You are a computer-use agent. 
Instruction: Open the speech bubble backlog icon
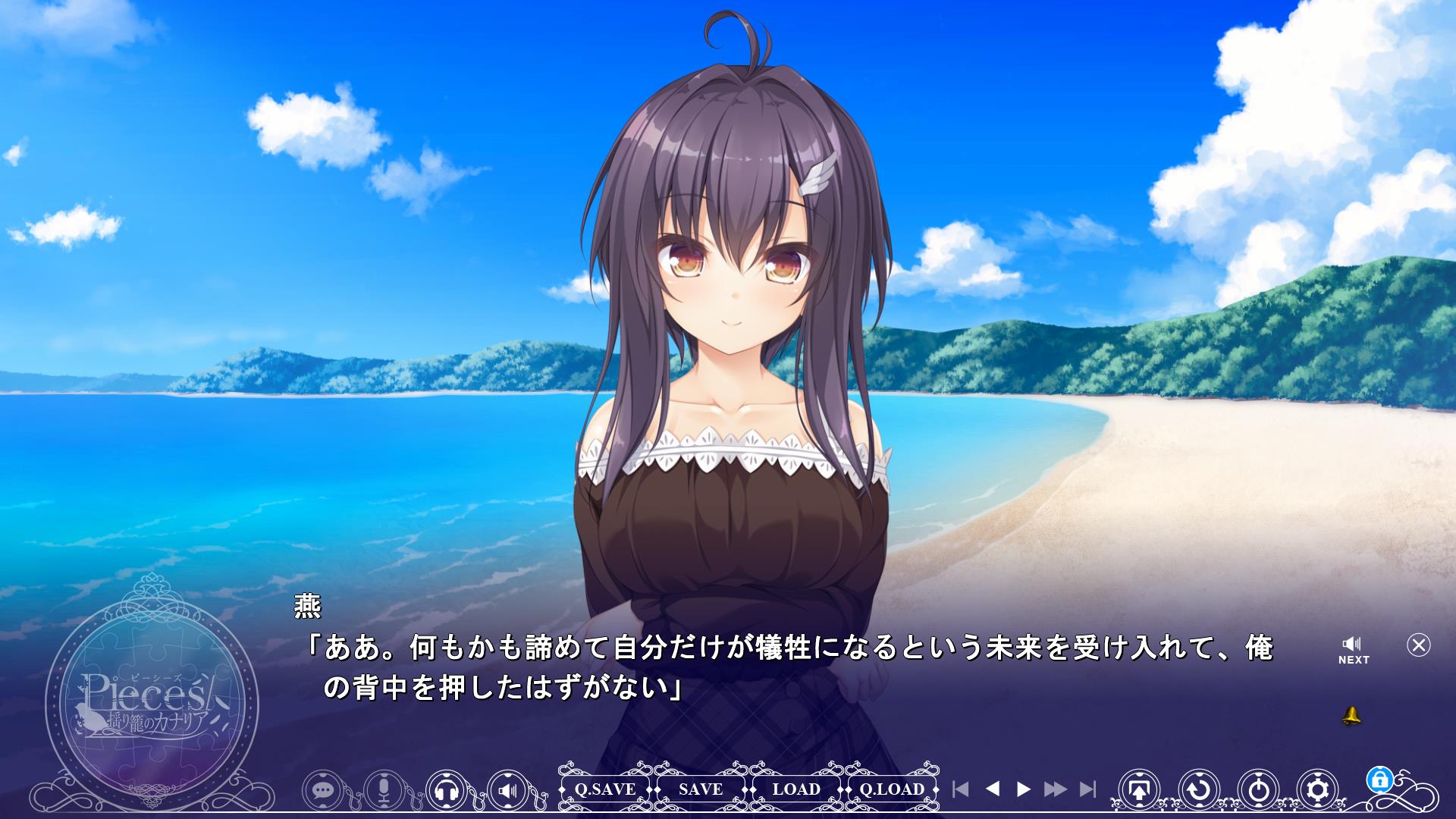(x=324, y=791)
